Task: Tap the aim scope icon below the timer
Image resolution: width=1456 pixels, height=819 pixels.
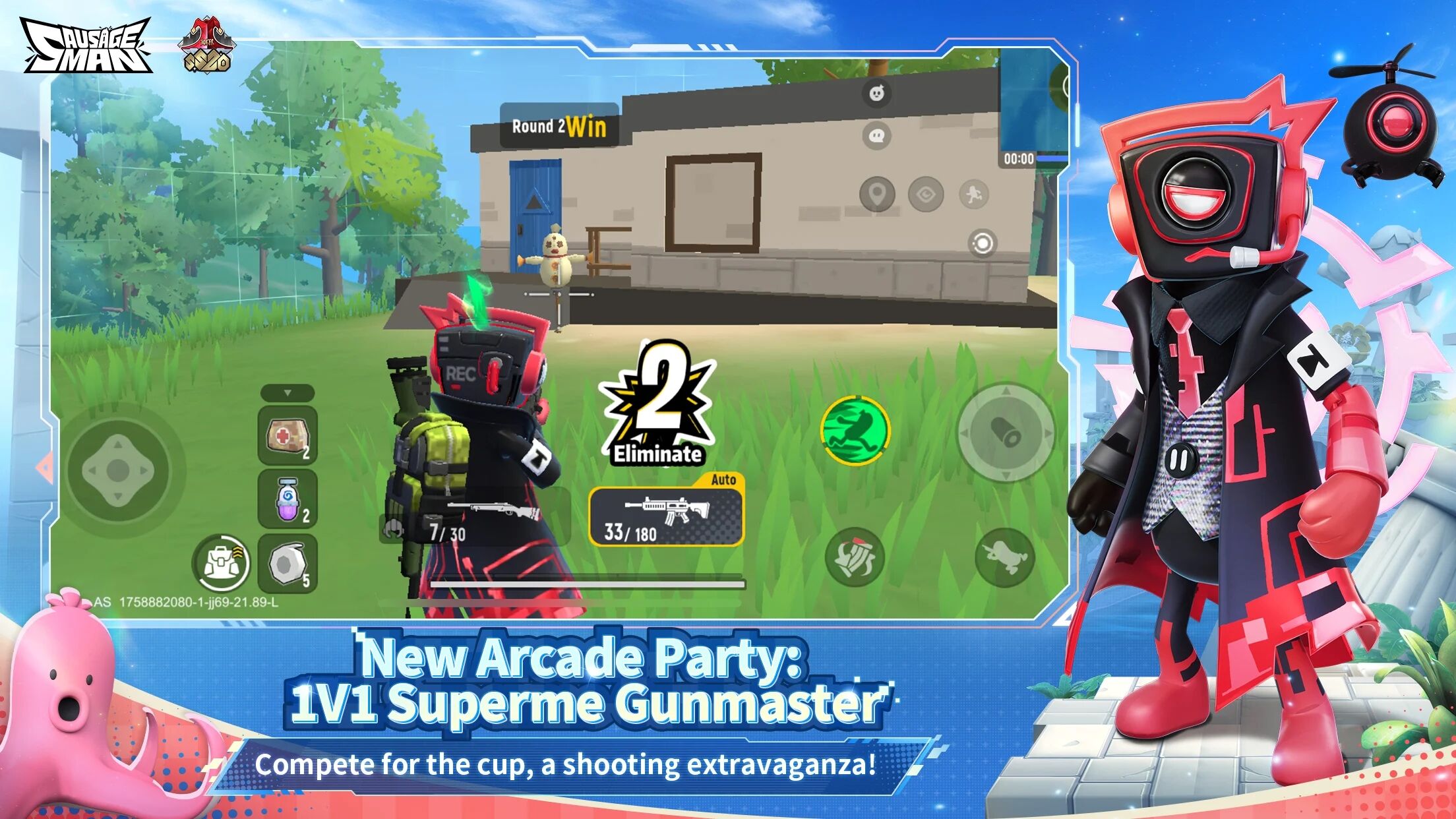Action: 983,243
